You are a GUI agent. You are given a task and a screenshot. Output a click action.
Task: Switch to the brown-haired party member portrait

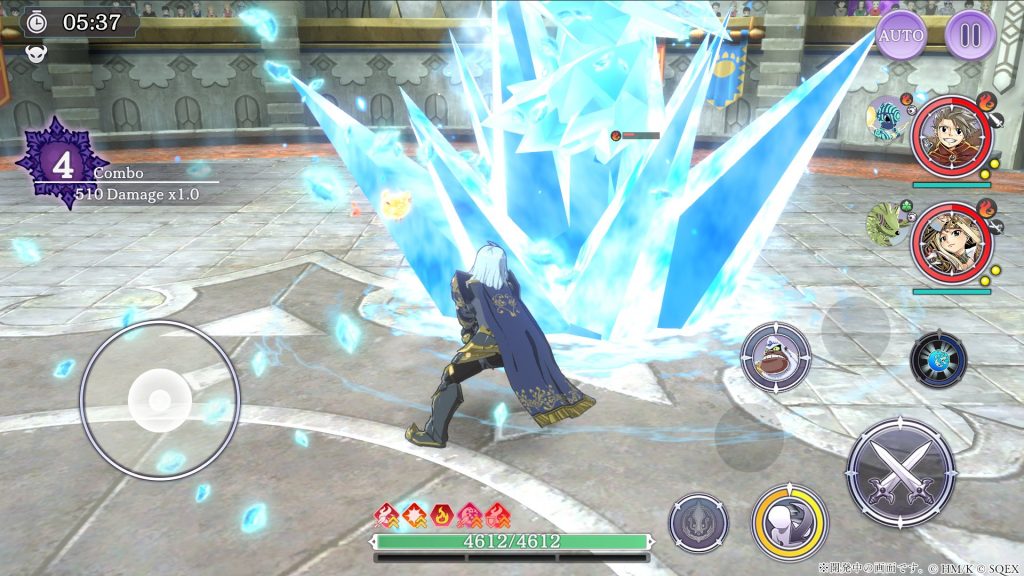coord(950,137)
